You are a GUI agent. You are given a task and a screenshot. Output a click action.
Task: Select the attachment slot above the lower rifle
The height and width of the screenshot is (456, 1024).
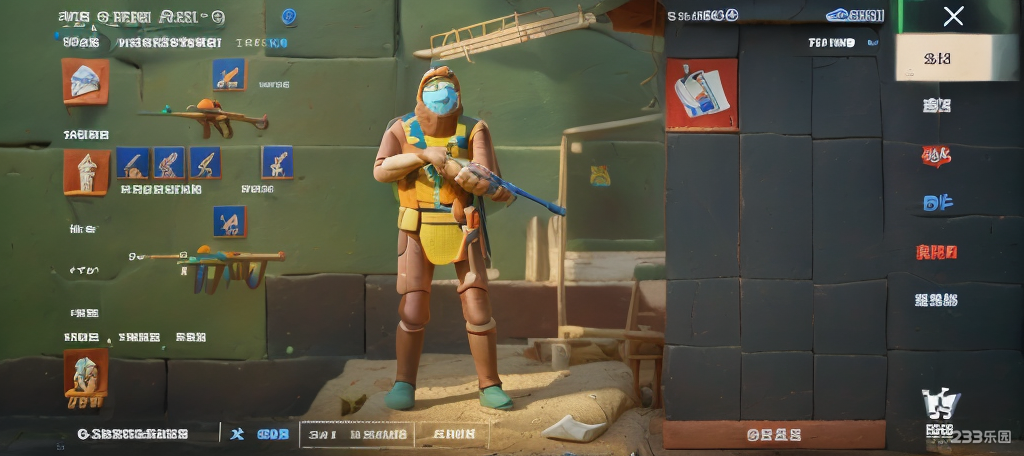click(229, 221)
